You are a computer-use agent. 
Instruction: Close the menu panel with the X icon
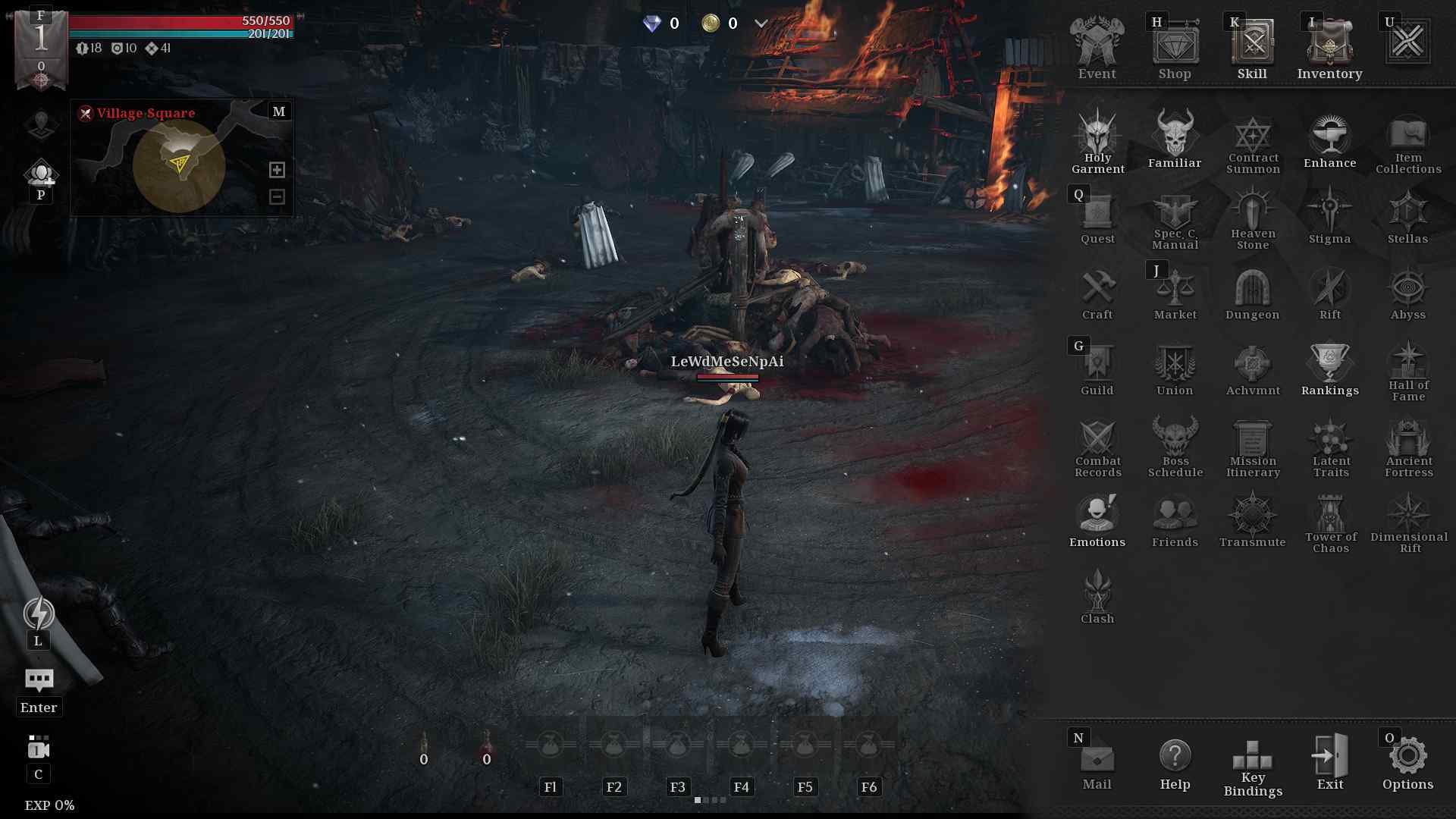click(x=1407, y=42)
